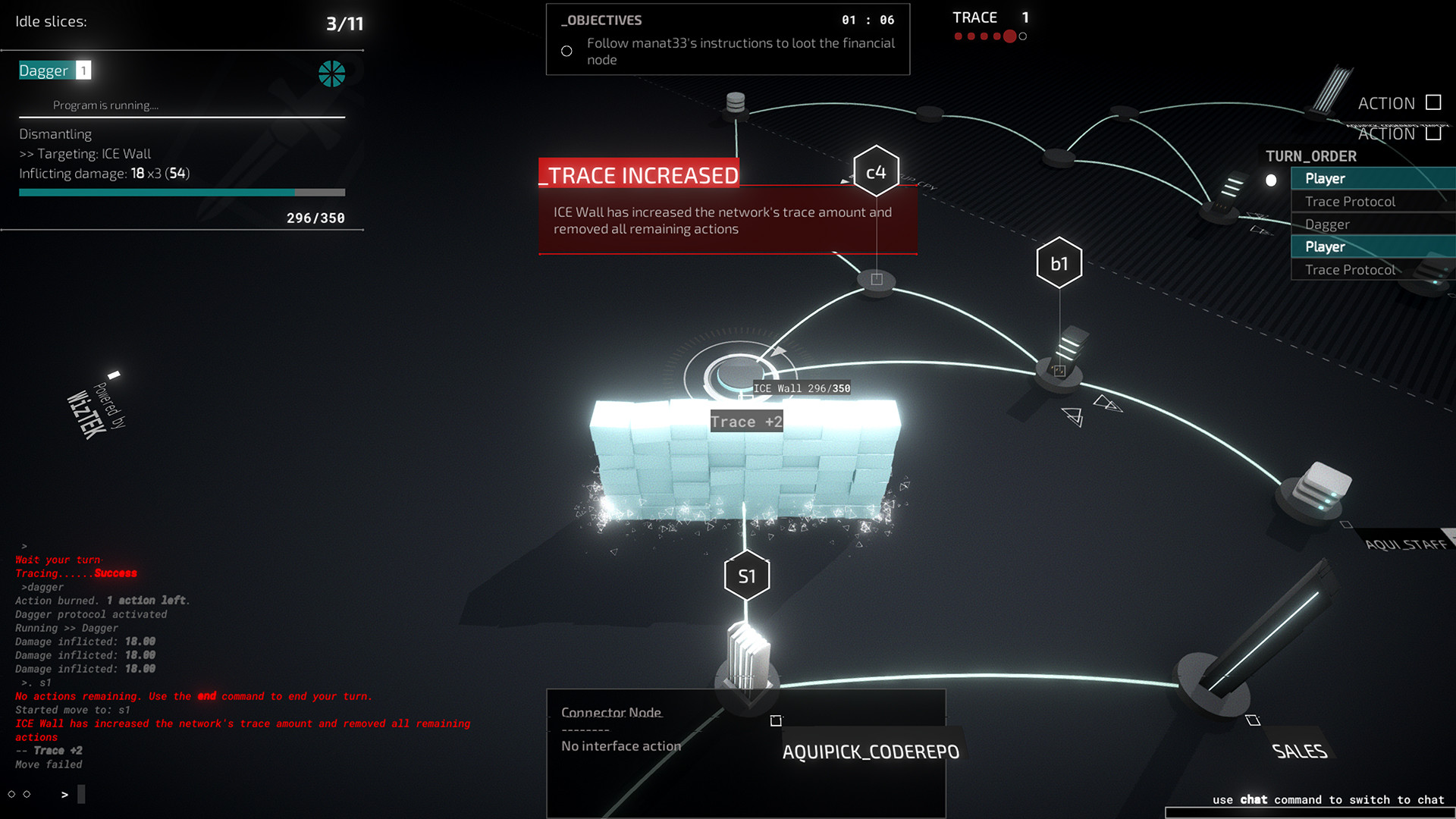This screenshot has height=819, width=1456.
Task: Click the filled red TRACE dot indicator
Action: (1009, 34)
